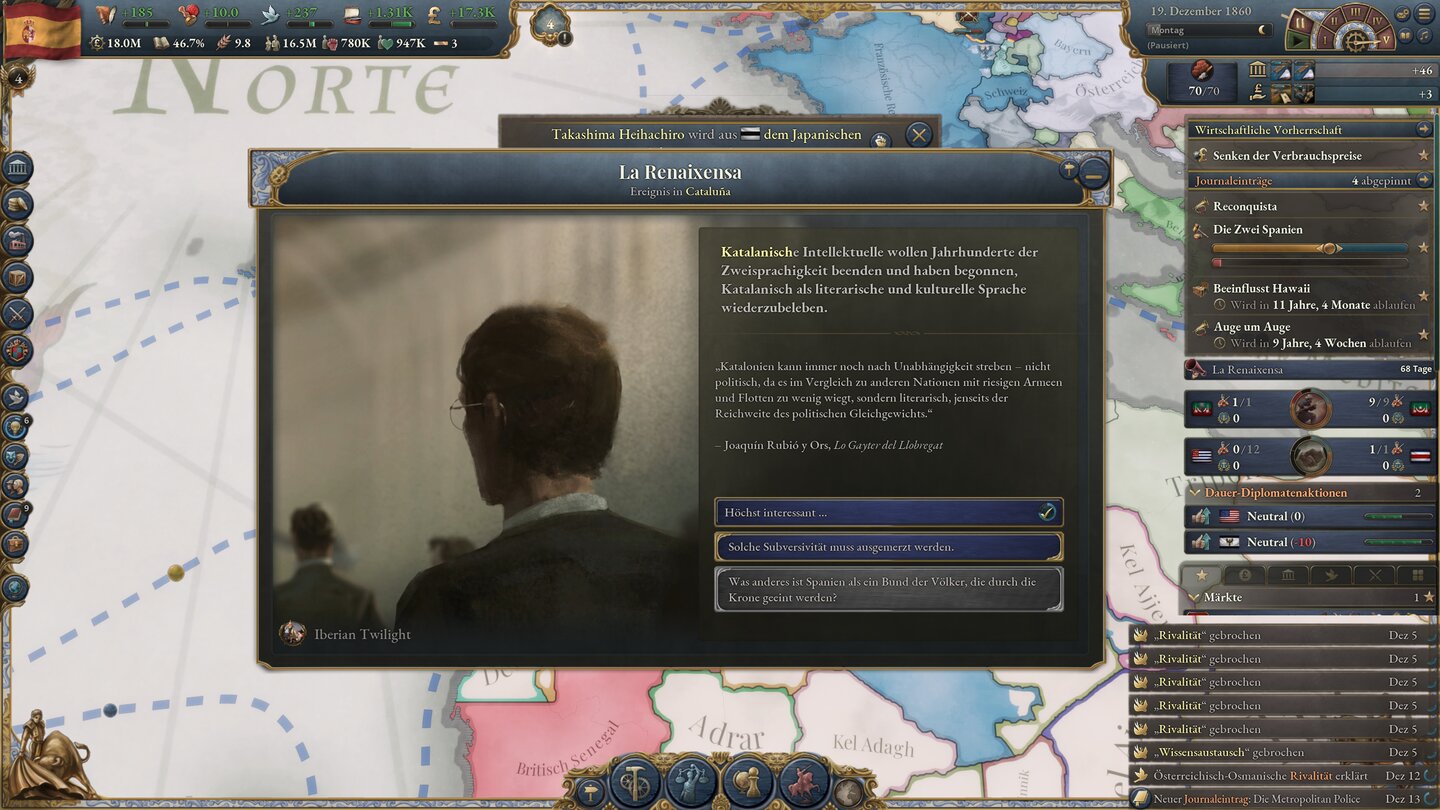This screenshot has height=810, width=1440.
Task: Click the Spanish flag in the top corner
Action: (x=42, y=28)
